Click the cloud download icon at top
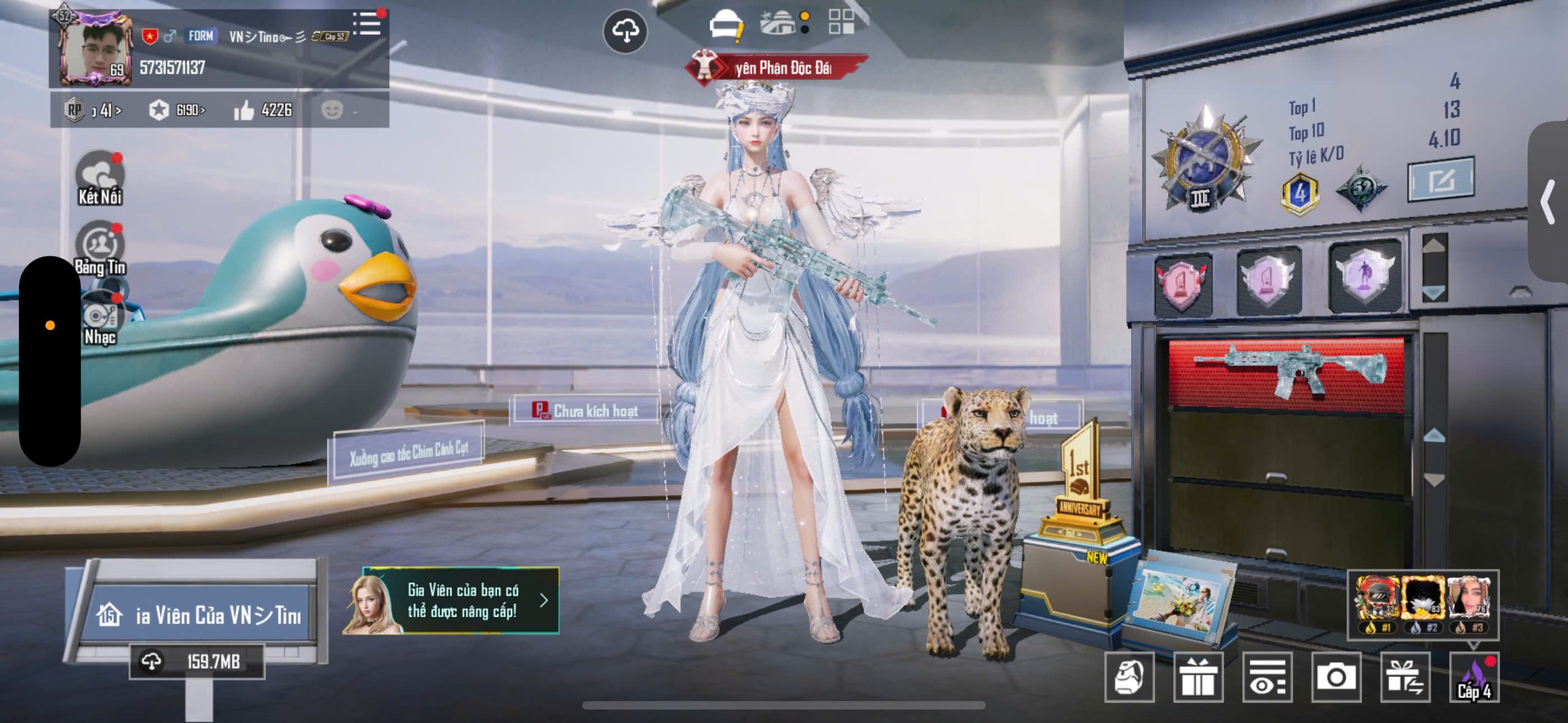The height and width of the screenshot is (723, 1568). (625, 31)
